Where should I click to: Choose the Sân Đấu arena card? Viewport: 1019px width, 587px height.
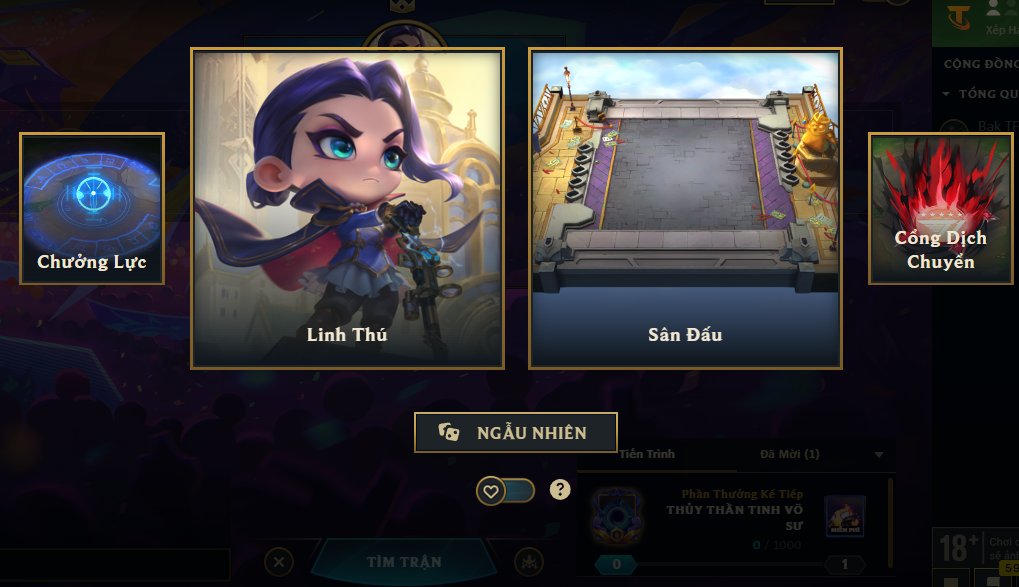(x=685, y=208)
